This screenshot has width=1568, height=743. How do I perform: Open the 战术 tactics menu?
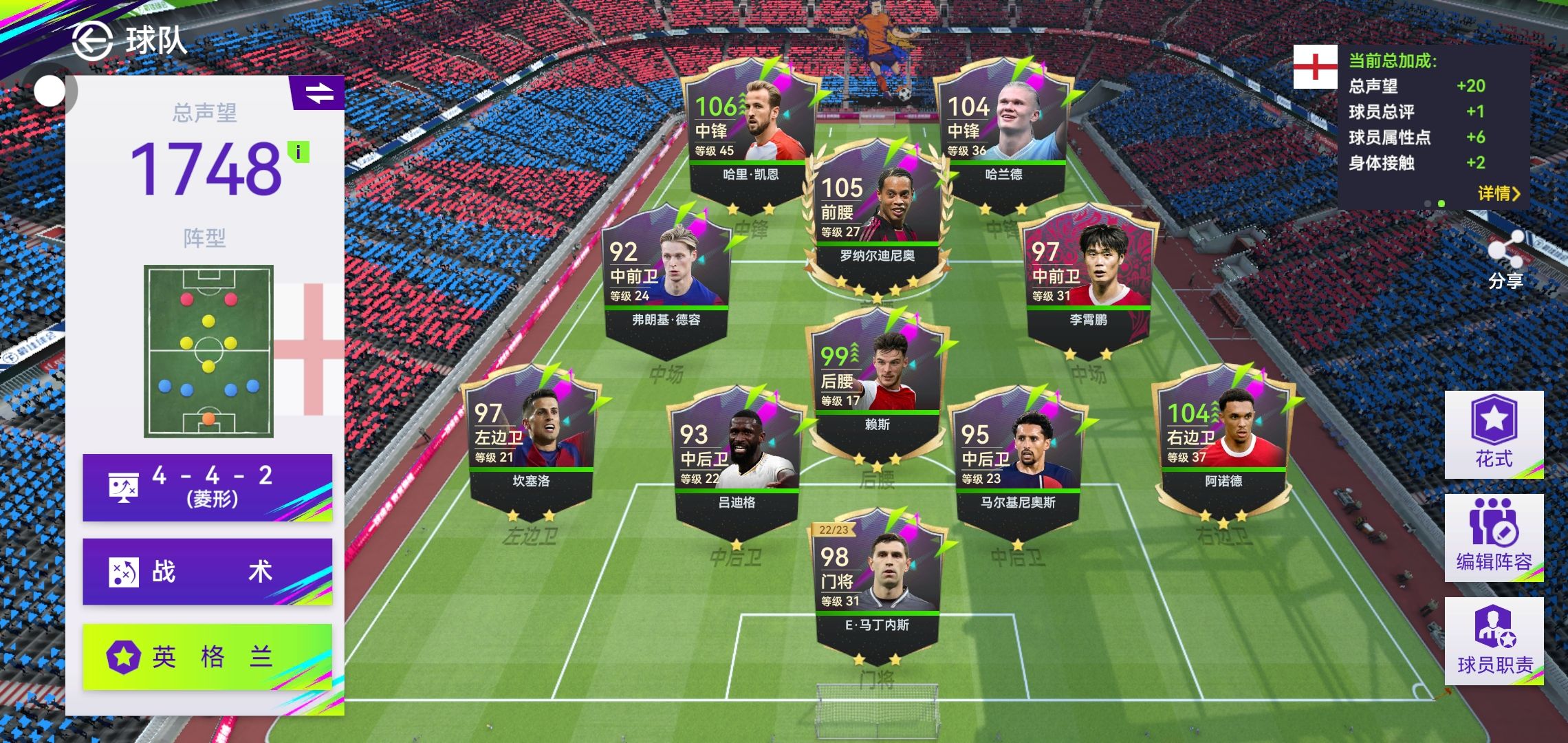click(x=207, y=572)
